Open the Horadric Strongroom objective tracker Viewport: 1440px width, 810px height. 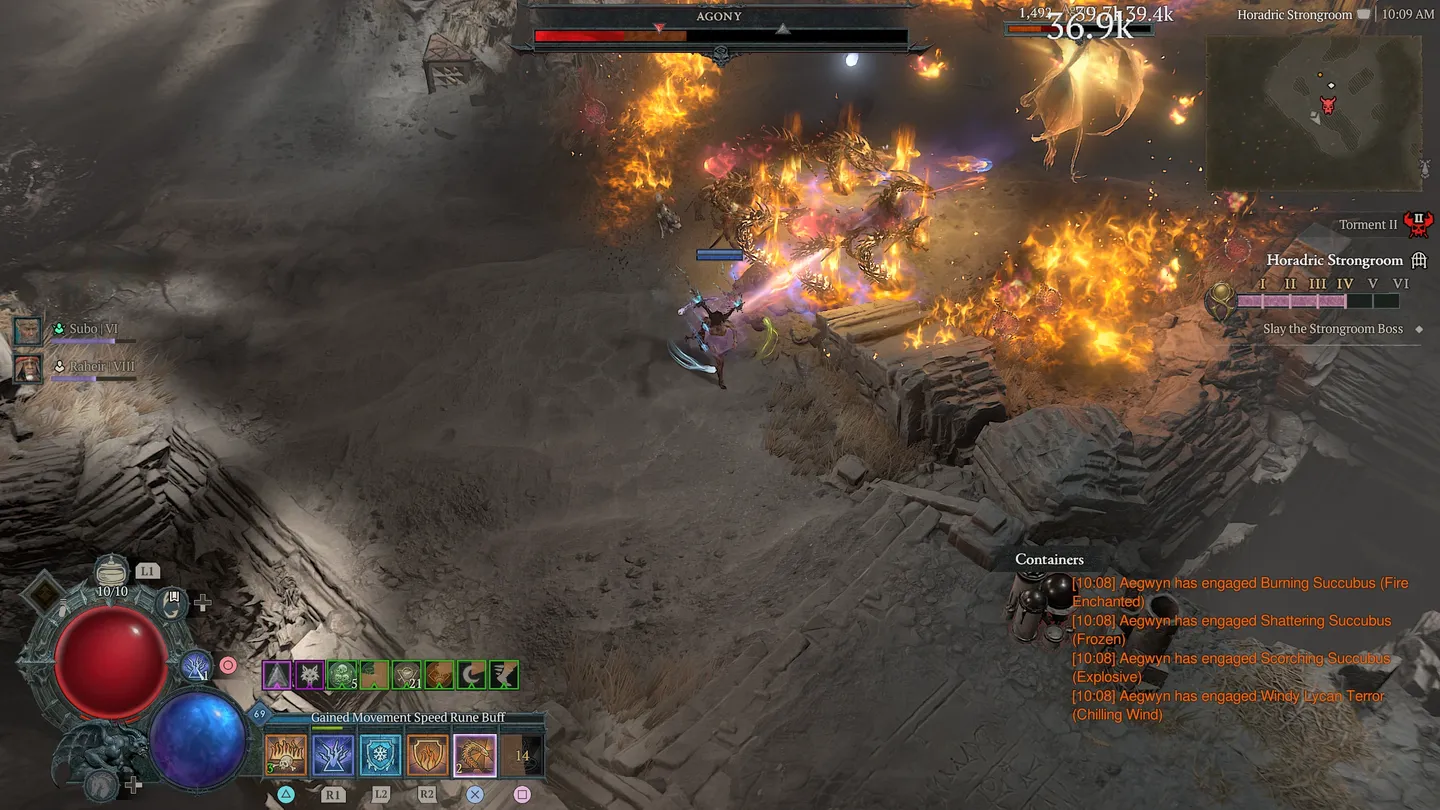pyautogui.click(x=1335, y=260)
